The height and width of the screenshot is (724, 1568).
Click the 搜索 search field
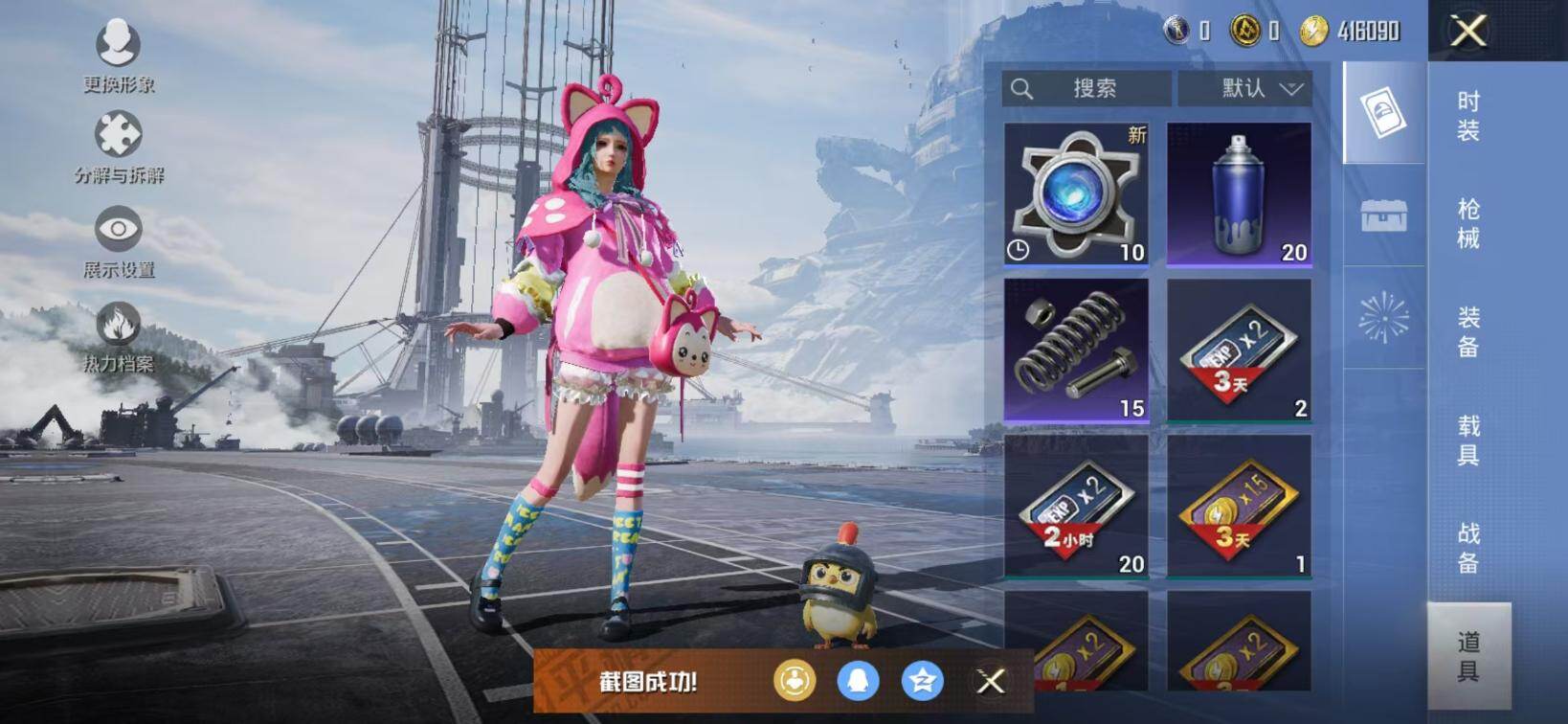(x=1086, y=89)
